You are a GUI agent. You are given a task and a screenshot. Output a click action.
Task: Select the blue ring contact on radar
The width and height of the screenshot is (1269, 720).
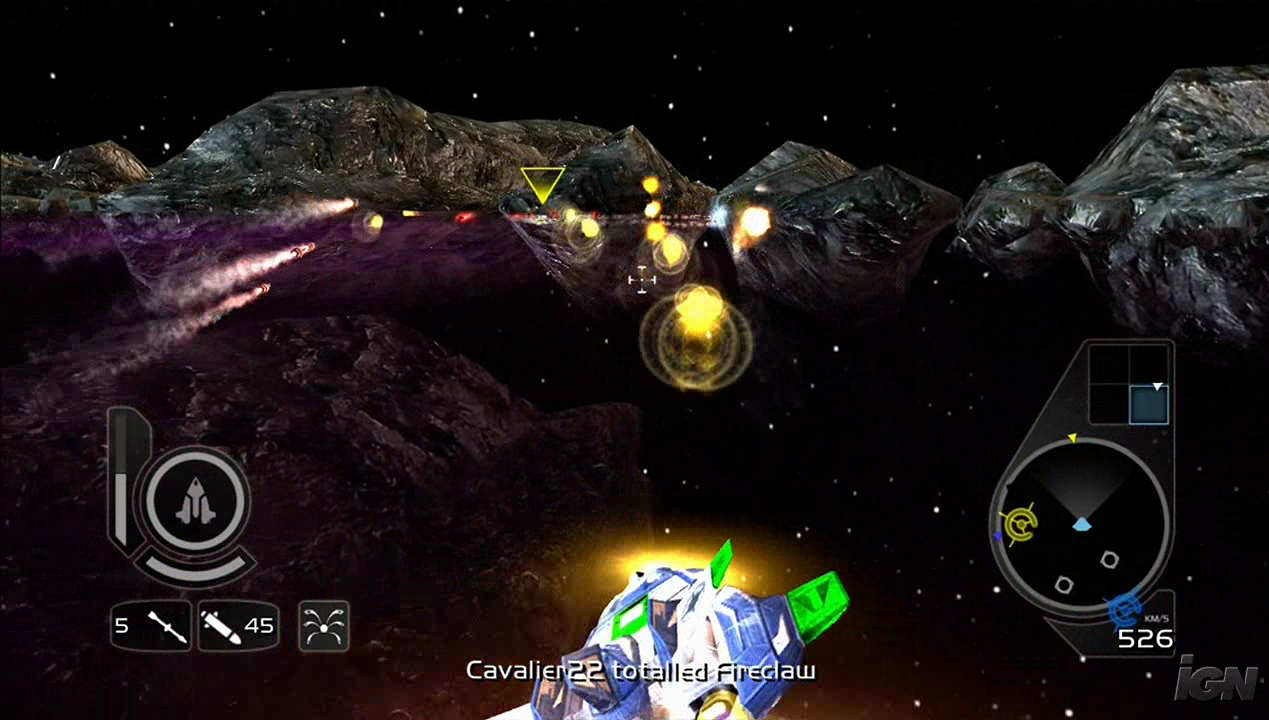point(1124,607)
